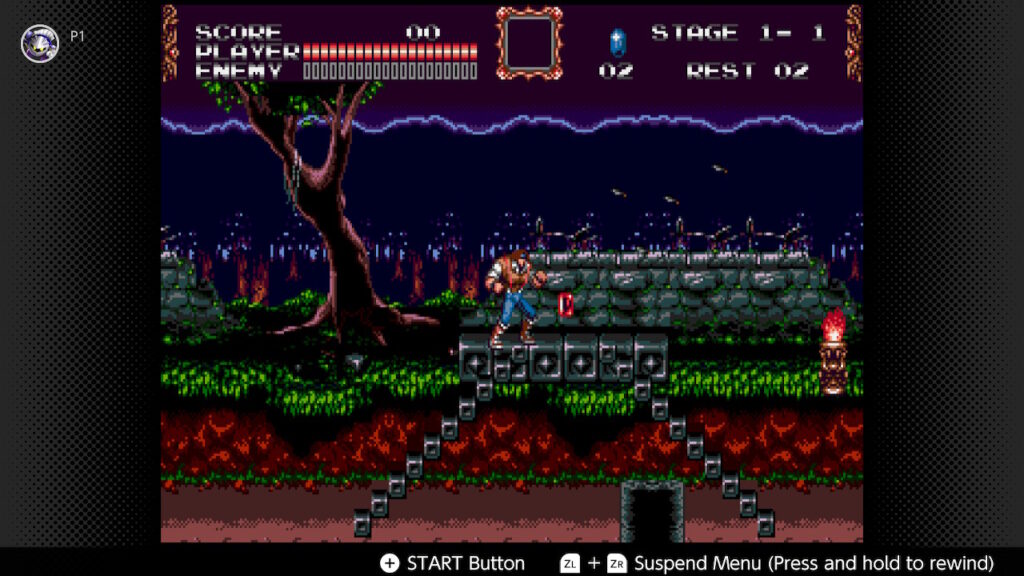The width and height of the screenshot is (1024, 576).
Task: Click the P1 player avatar icon
Action: [40, 43]
